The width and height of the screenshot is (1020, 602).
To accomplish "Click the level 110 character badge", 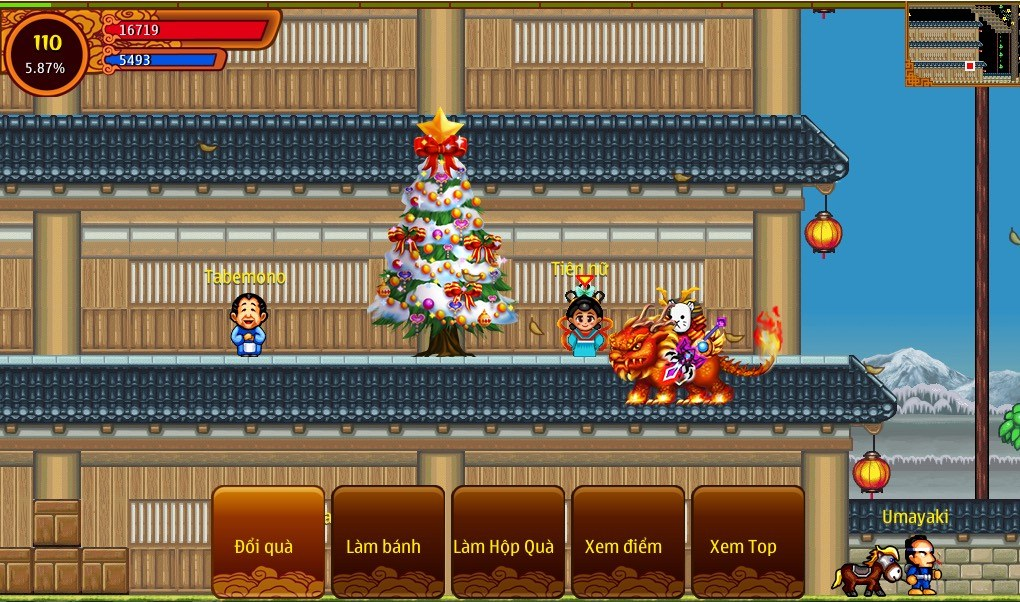I will pos(46,54).
